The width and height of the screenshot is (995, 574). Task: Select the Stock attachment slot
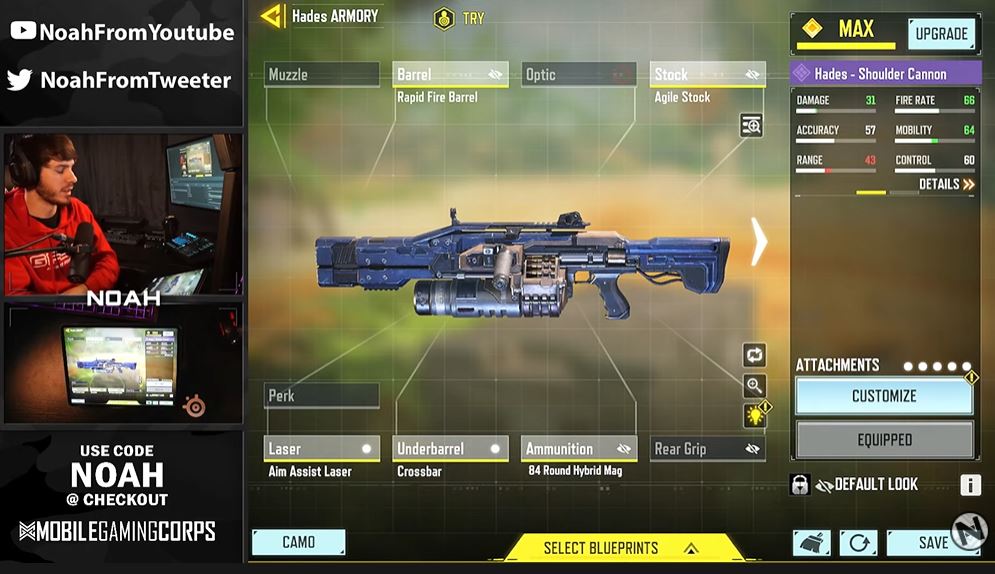point(707,75)
